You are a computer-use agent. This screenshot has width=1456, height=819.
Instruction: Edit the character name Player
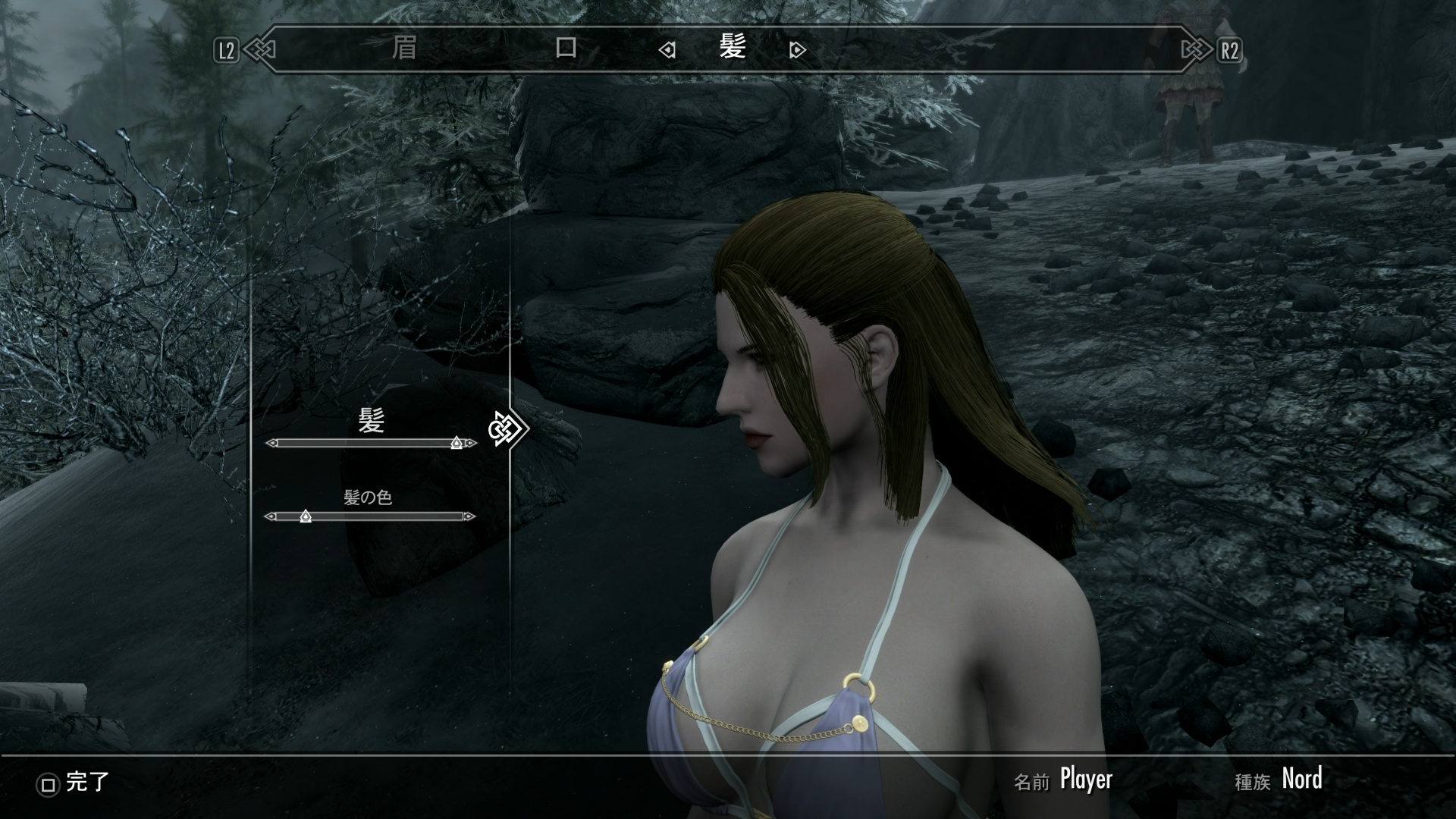click(x=1086, y=780)
